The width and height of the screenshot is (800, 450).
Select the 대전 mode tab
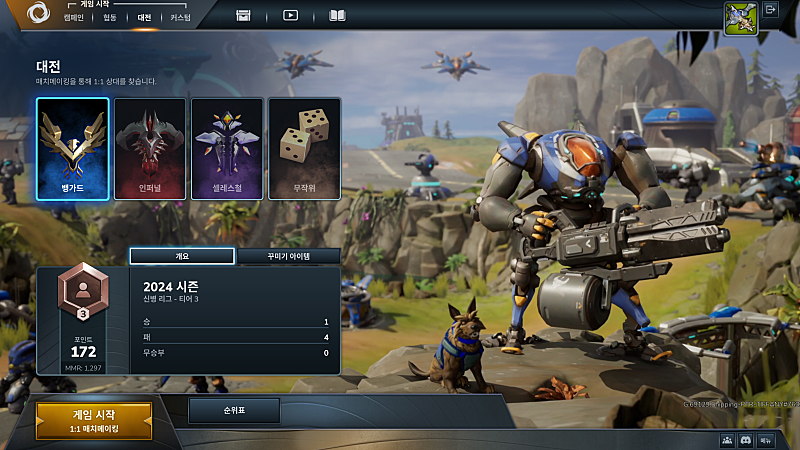point(144,17)
